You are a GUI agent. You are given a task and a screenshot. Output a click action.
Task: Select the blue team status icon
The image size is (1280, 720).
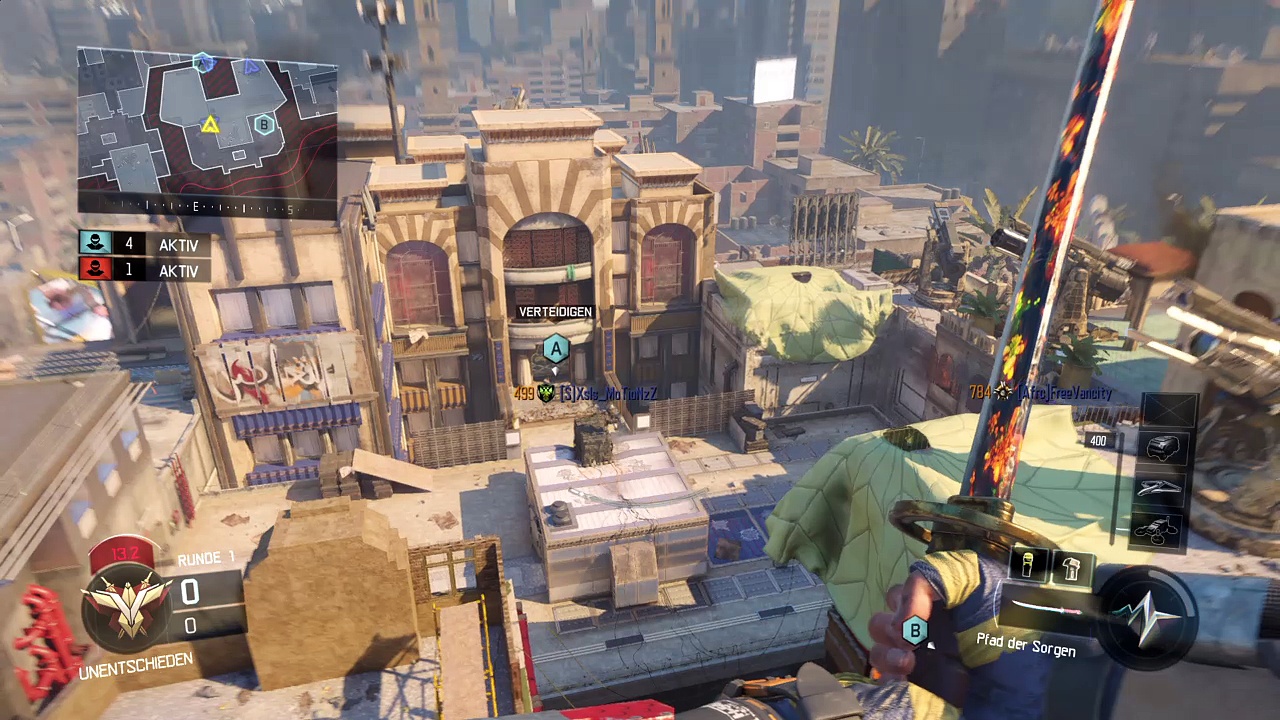[x=96, y=244]
